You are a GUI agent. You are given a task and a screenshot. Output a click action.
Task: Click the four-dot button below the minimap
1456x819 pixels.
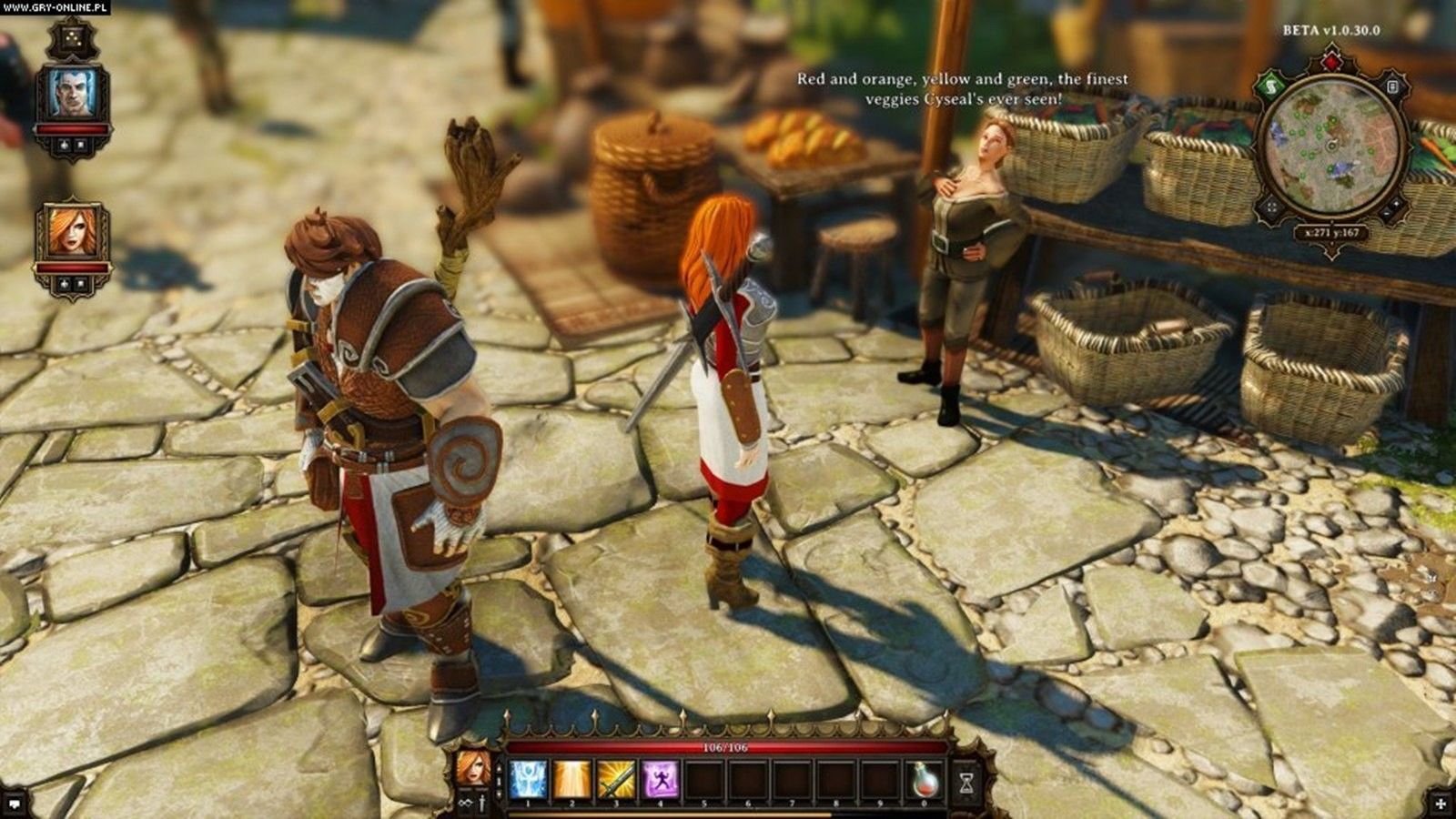(1270, 207)
